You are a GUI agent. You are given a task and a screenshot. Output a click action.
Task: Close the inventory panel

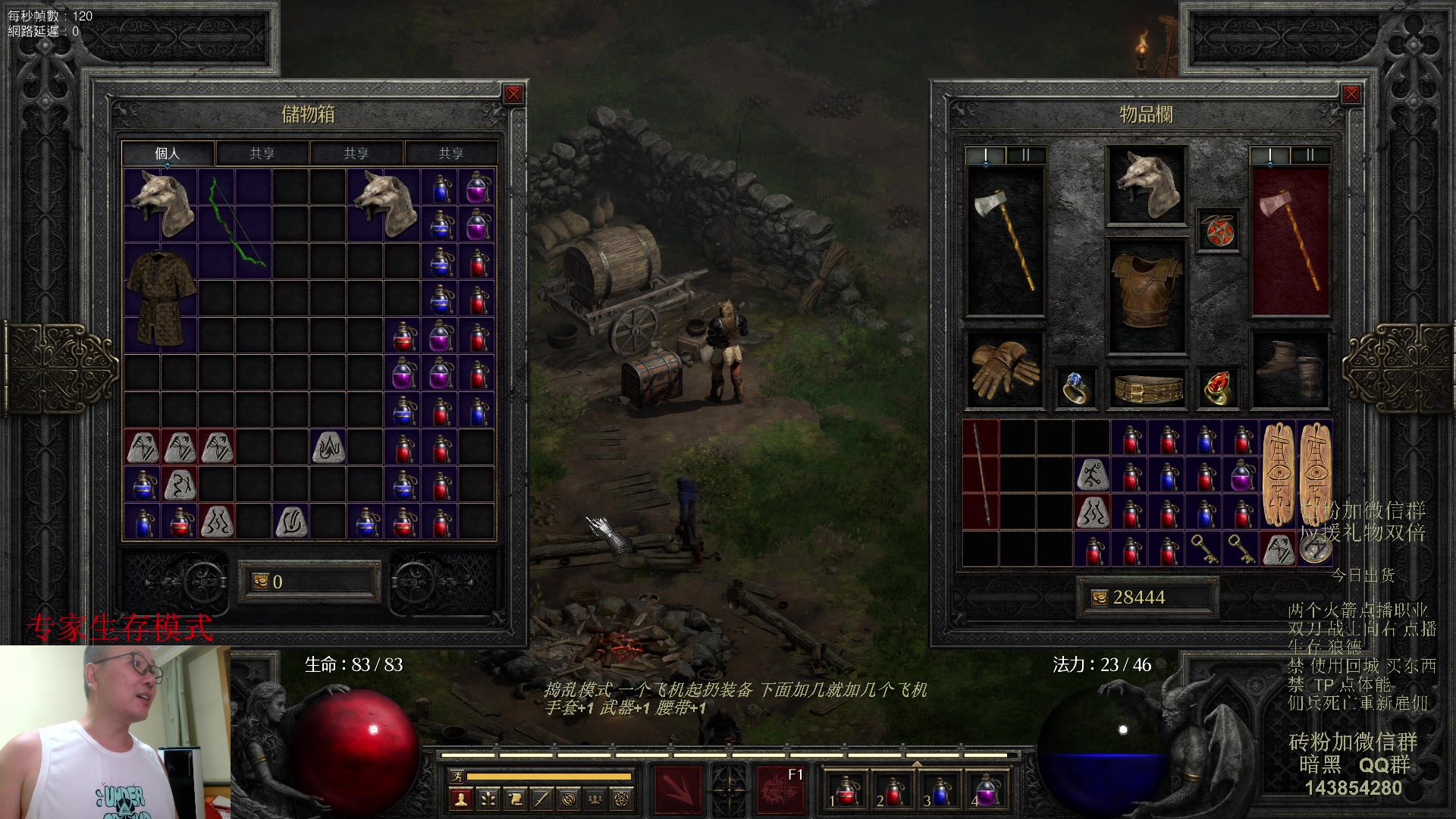coord(1351,94)
